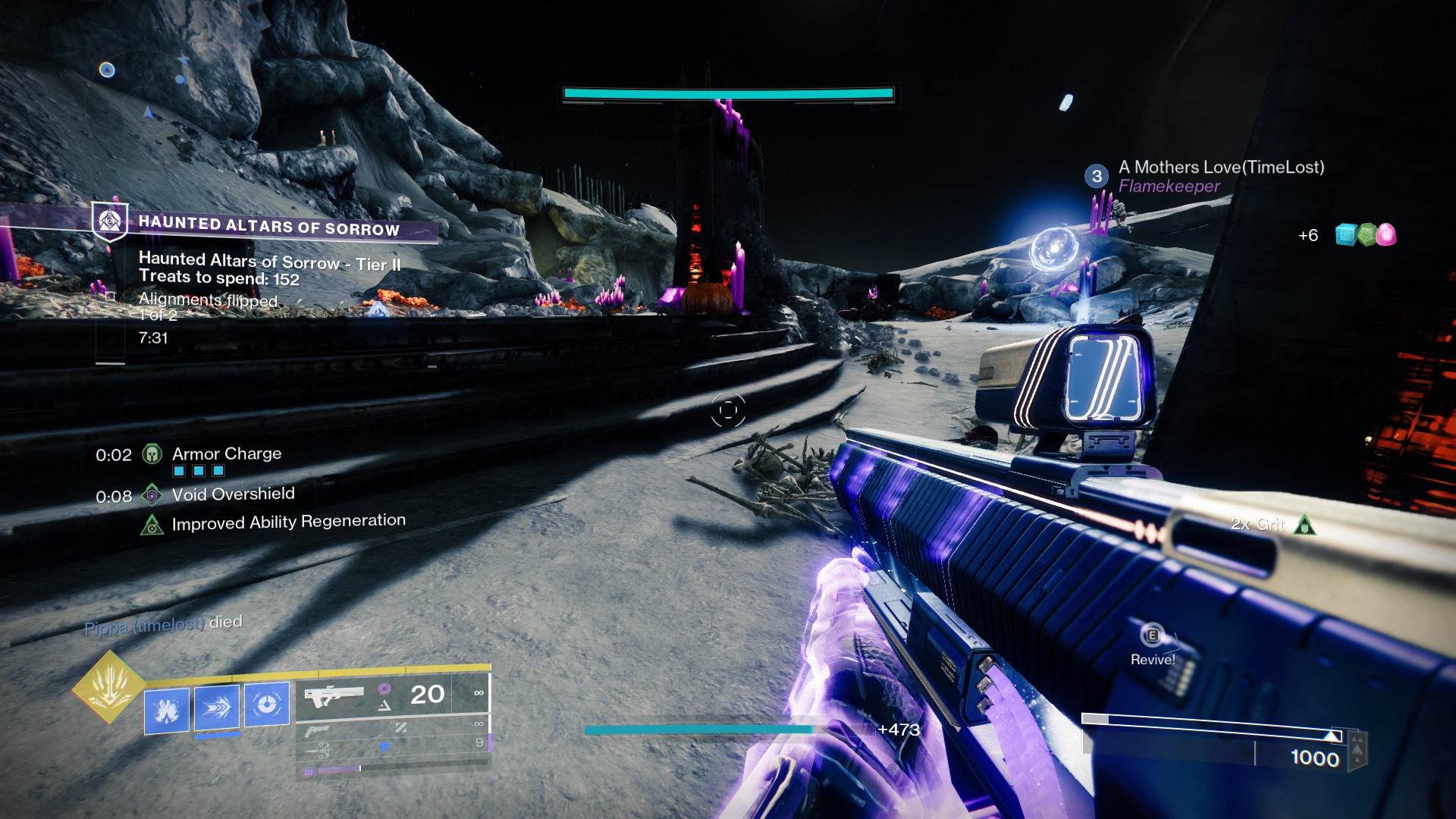Inspect the Improved Ability Regeneration buff icon
The image size is (1456, 819).
(x=152, y=524)
